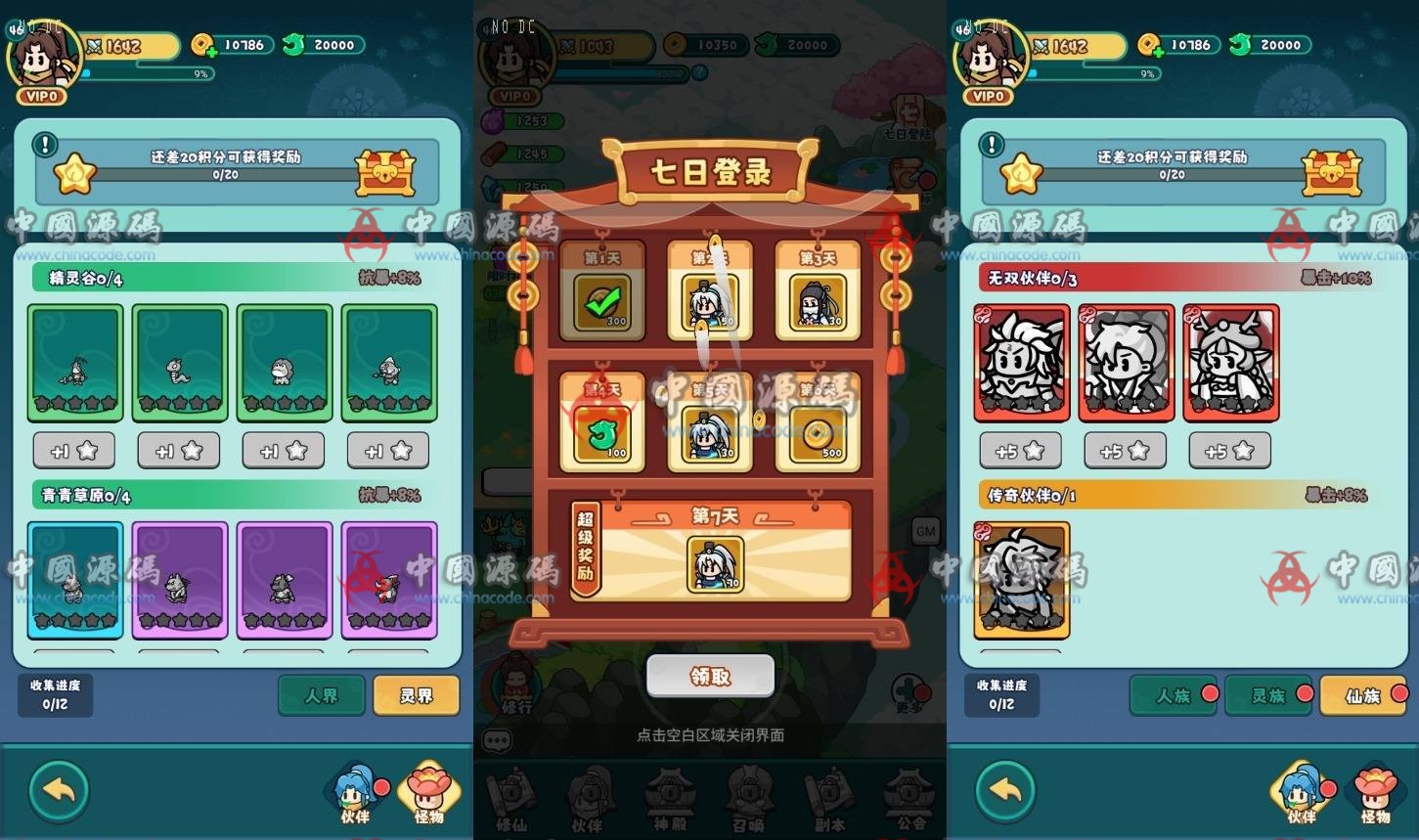Click the GM button on the map screen
Viewport: 1419px width, 840px height.
pos(924,531)
